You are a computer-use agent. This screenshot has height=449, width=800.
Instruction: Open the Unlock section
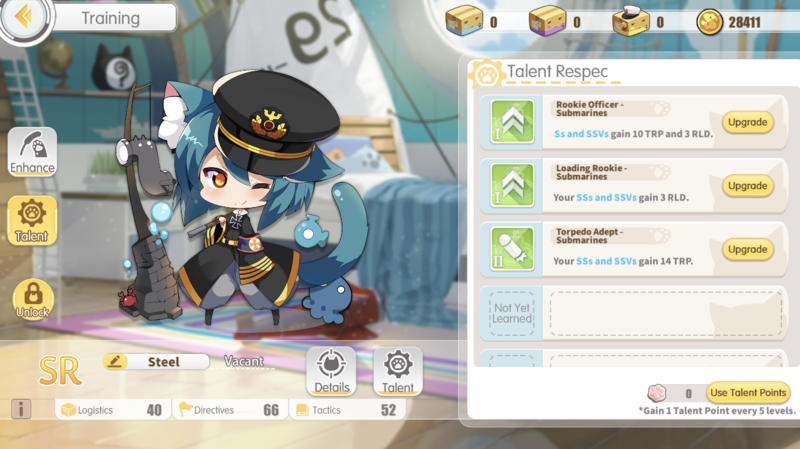pos(32,299)
